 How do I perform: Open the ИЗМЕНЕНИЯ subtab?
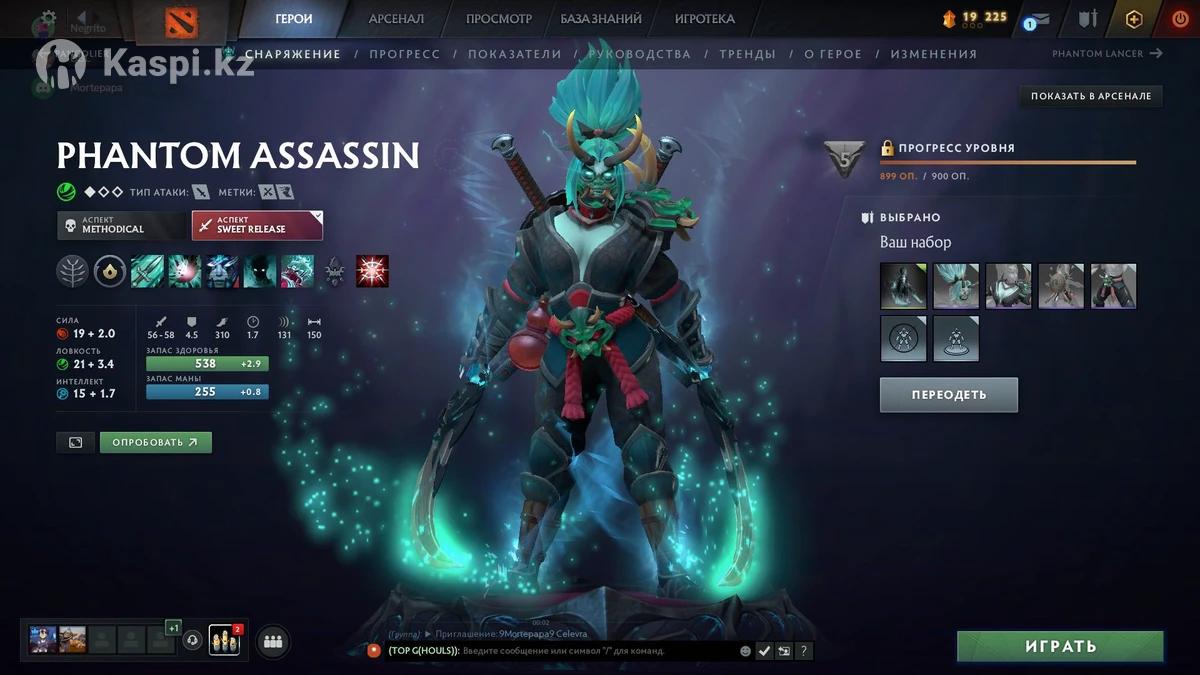[933, 54]
